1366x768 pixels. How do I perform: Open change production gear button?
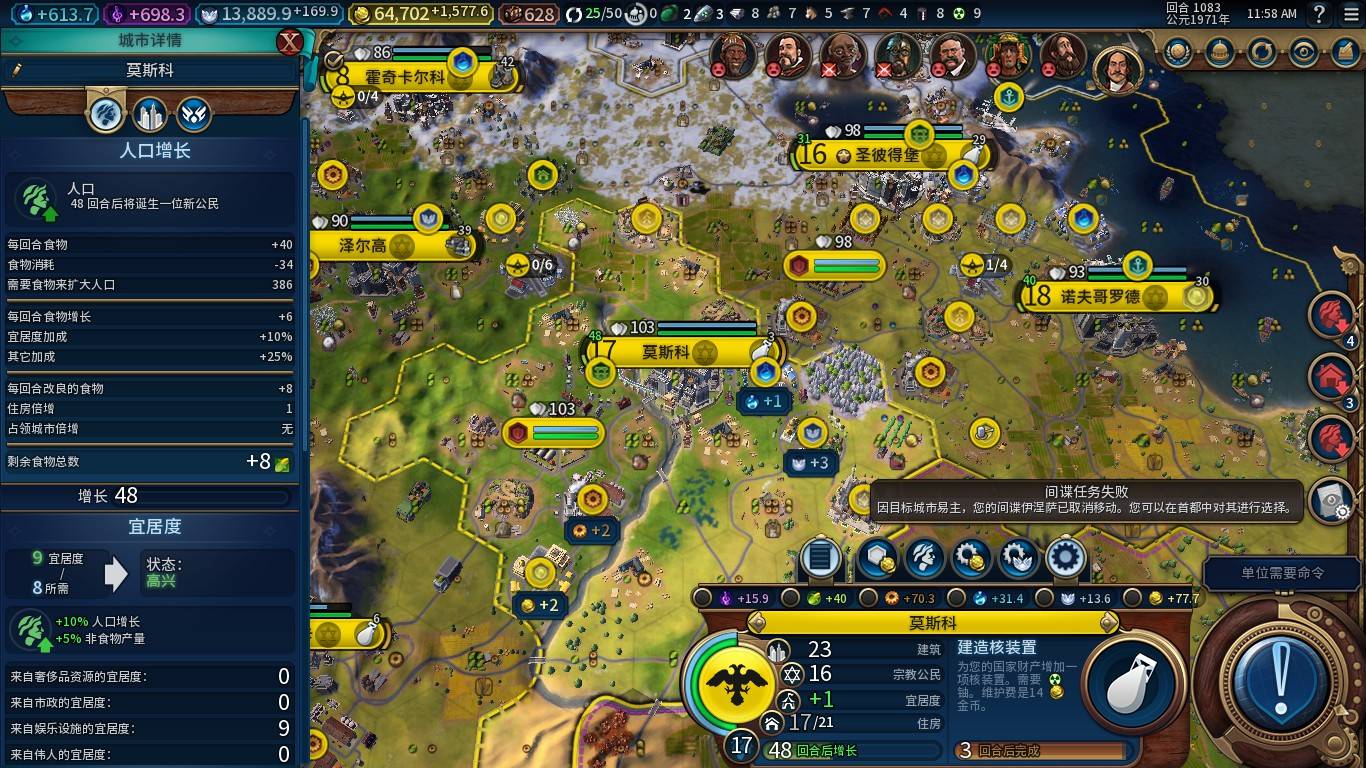1066,557
